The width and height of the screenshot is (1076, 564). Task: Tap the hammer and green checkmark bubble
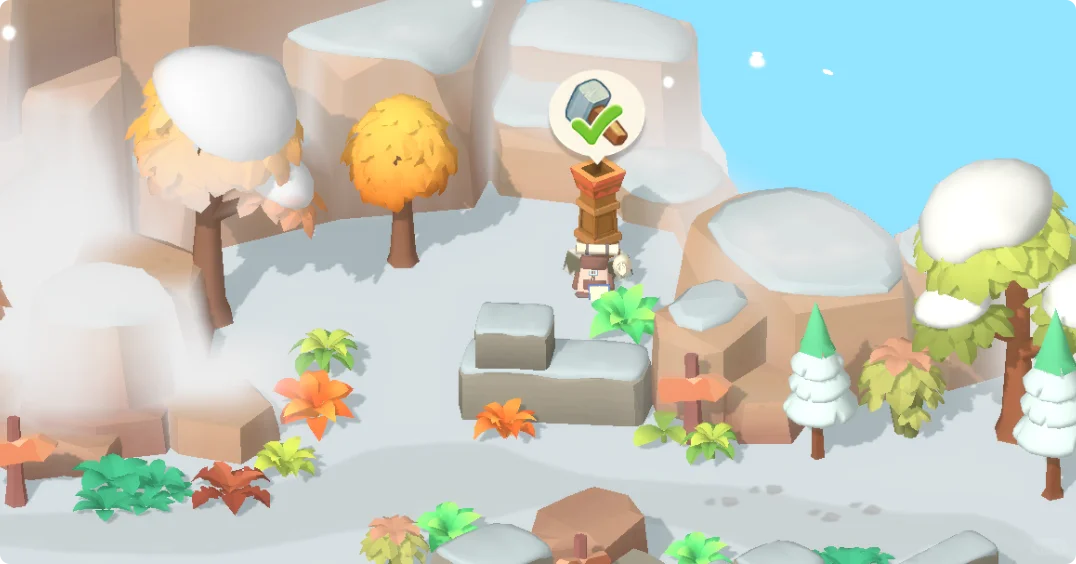click(x=597, y=113)
